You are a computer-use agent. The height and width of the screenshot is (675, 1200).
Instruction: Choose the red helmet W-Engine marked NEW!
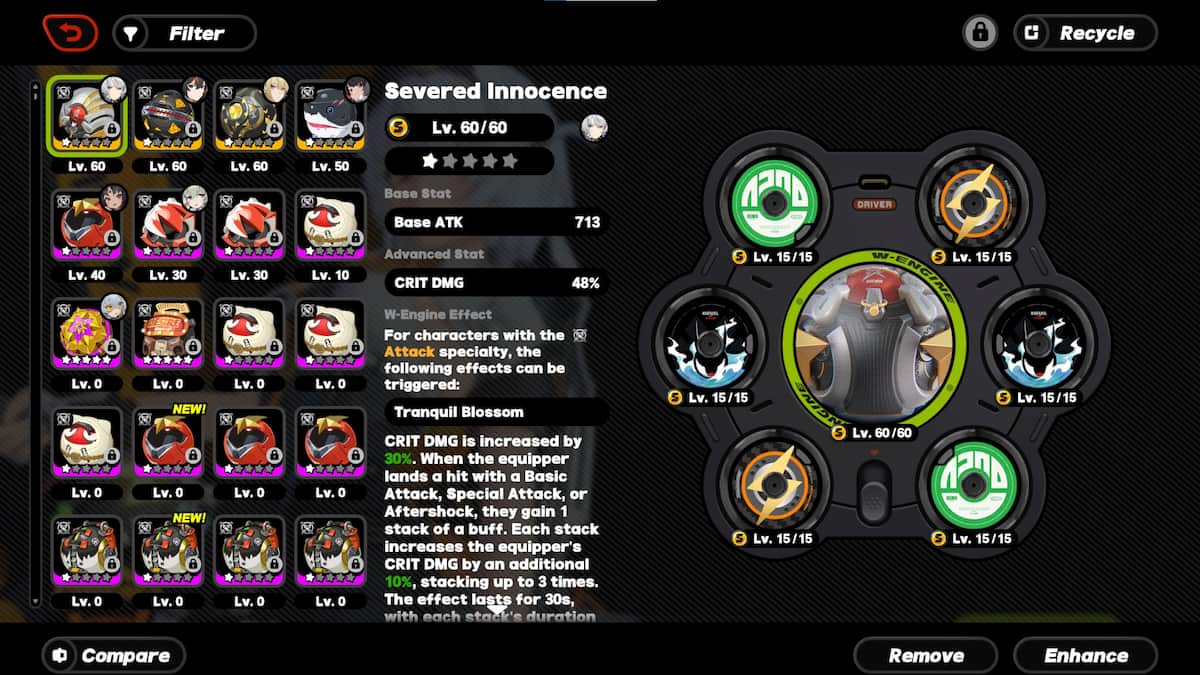coord(167,442)
